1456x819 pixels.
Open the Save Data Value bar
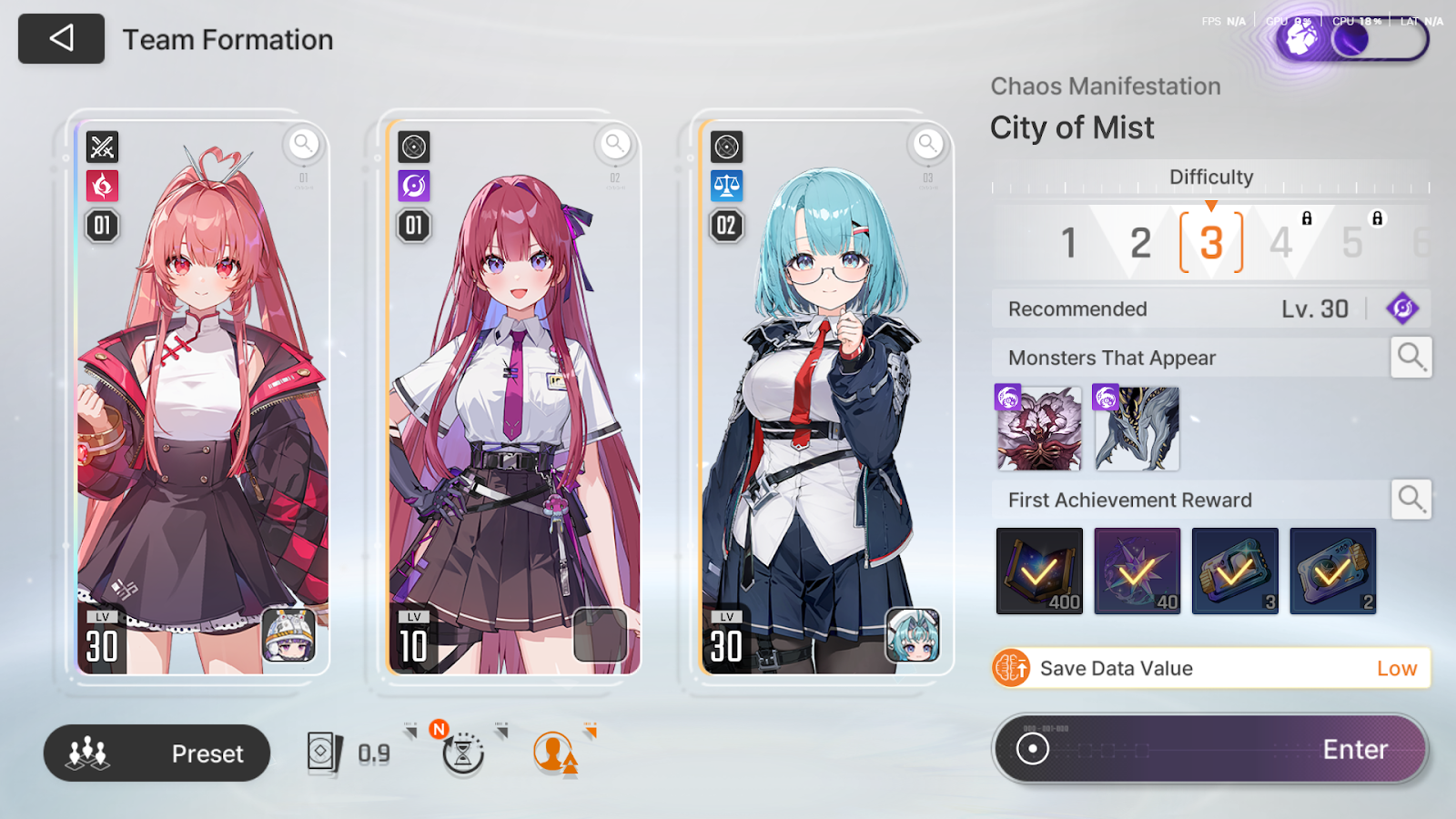[x=1210, y=668]
